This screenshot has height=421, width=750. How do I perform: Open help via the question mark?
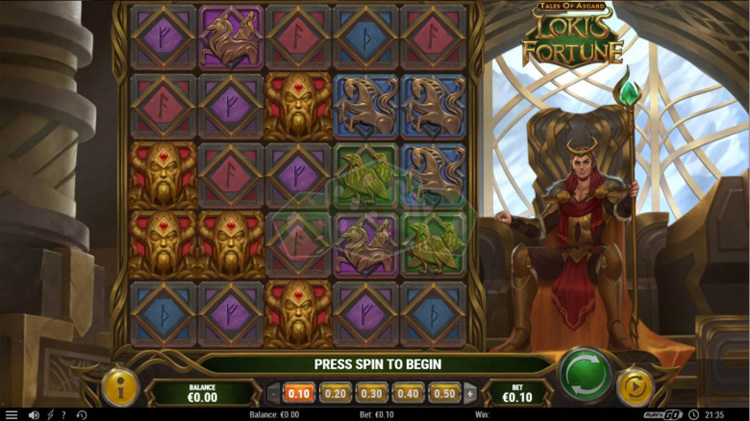(x=64, y=414)
